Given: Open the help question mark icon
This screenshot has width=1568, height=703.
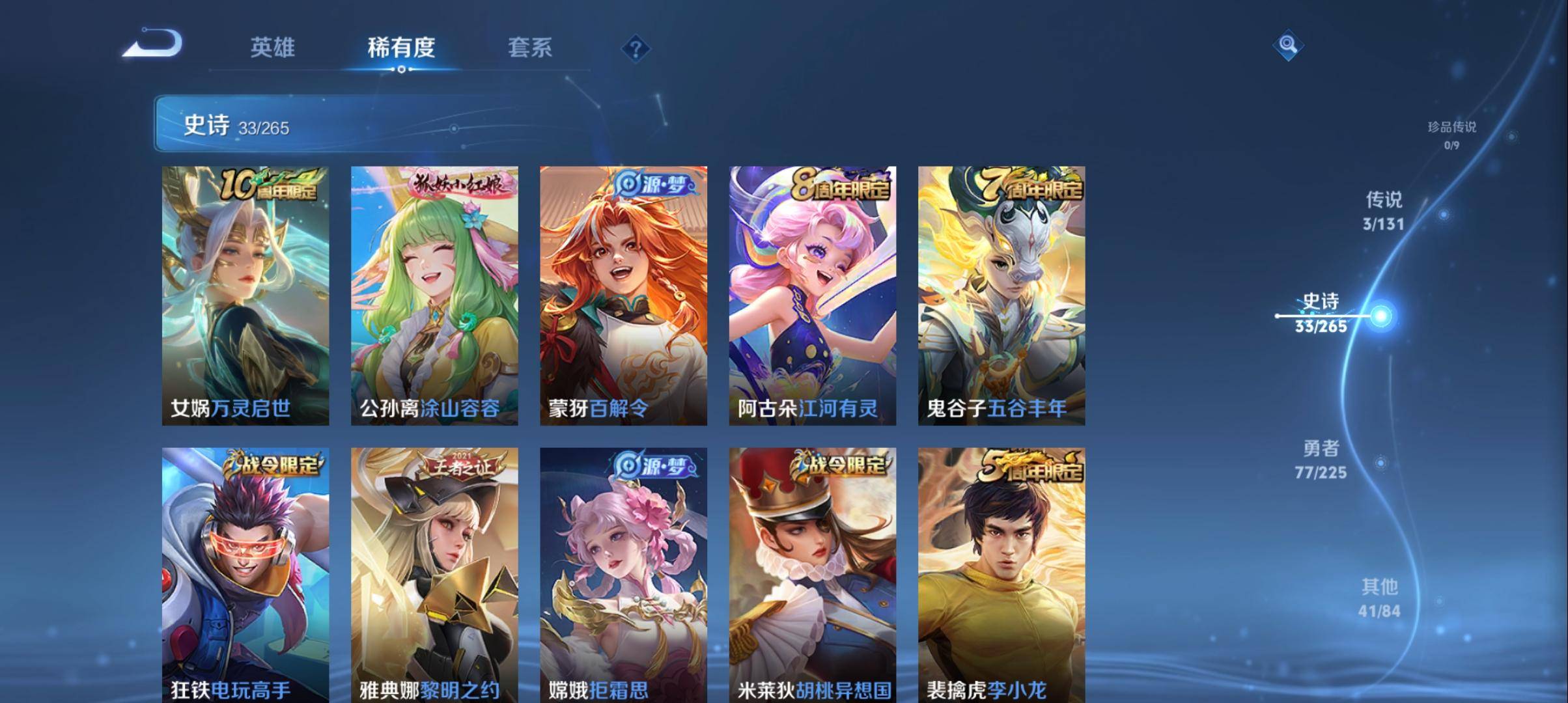Looking at the screenshot, I should pos(637,47).
